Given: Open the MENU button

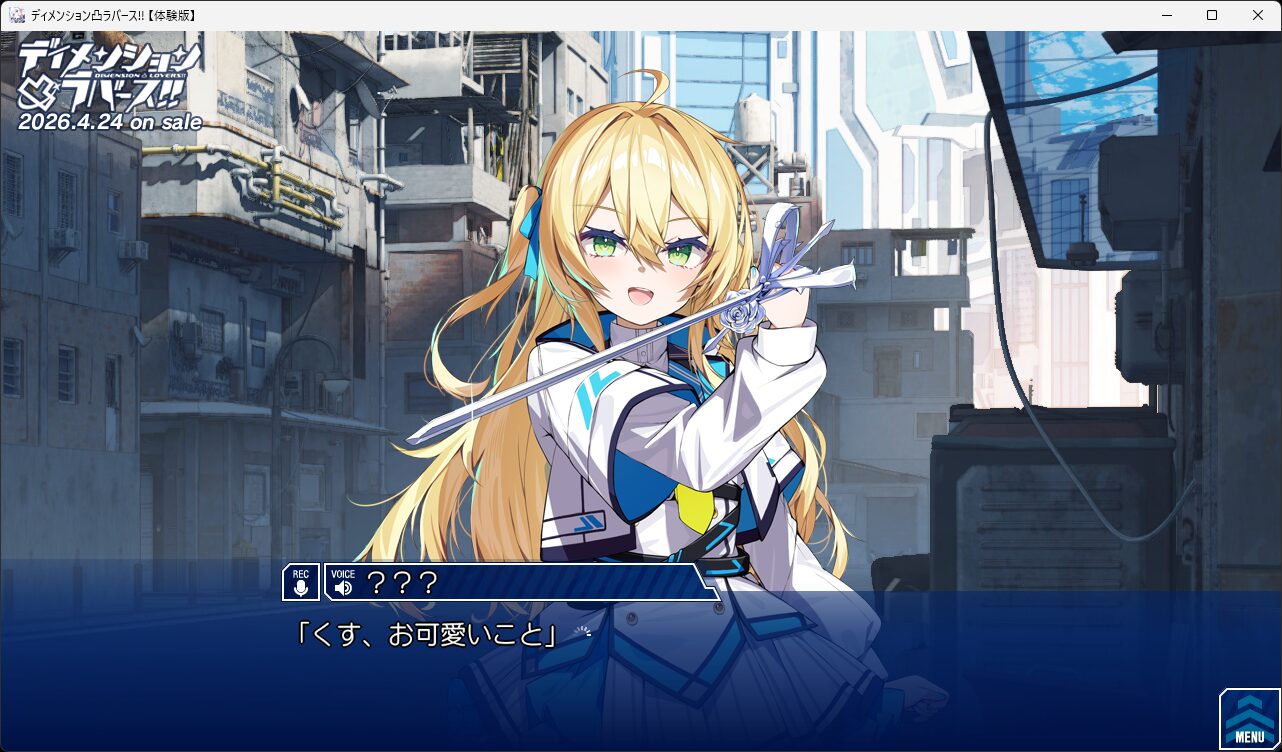Looking at the screenshot, I should coord(1249,719).
